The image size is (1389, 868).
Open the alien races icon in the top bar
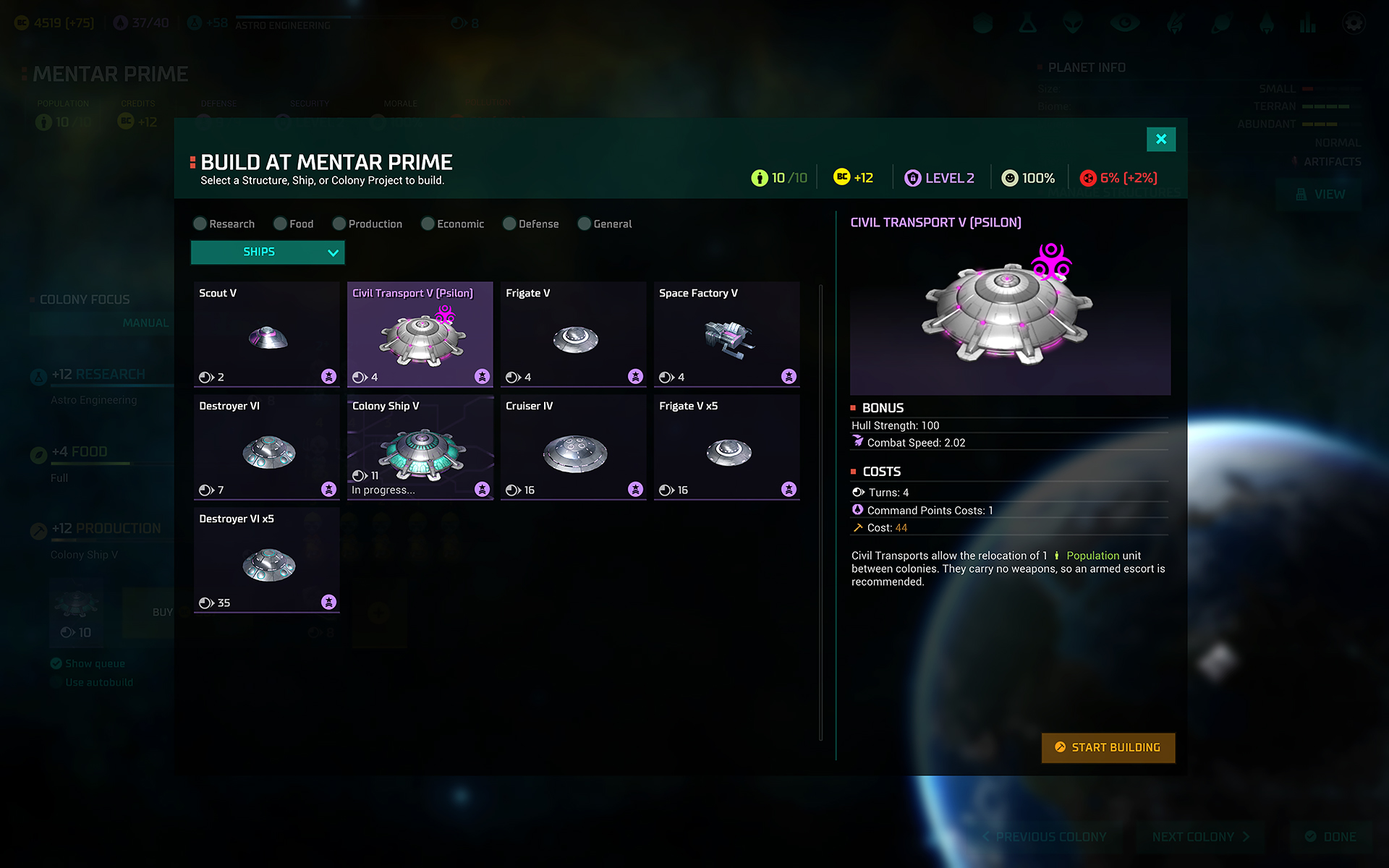click(1073, 23)
